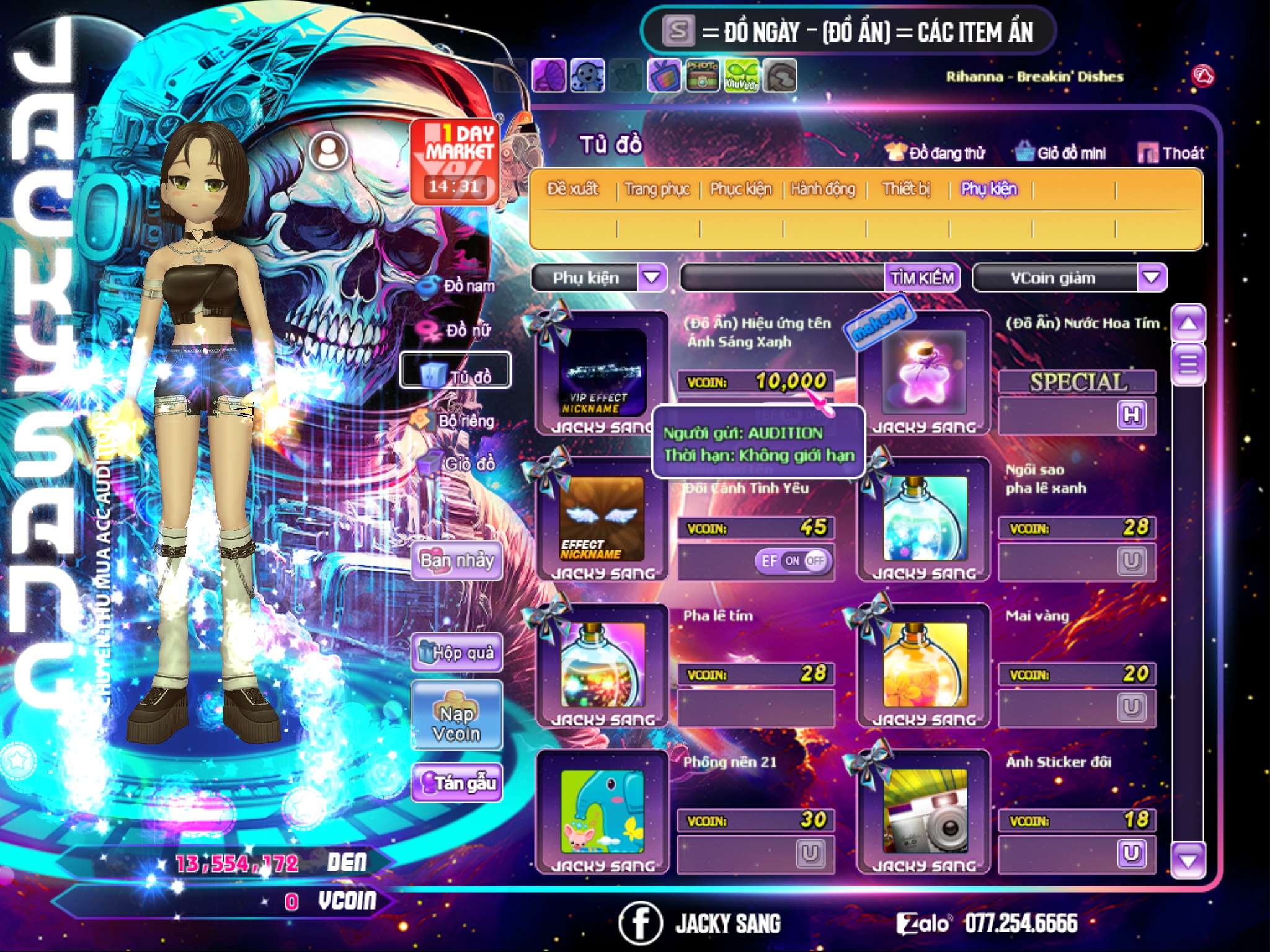
Task: Open the Đề xuất tab
Action: pos(572,188)
